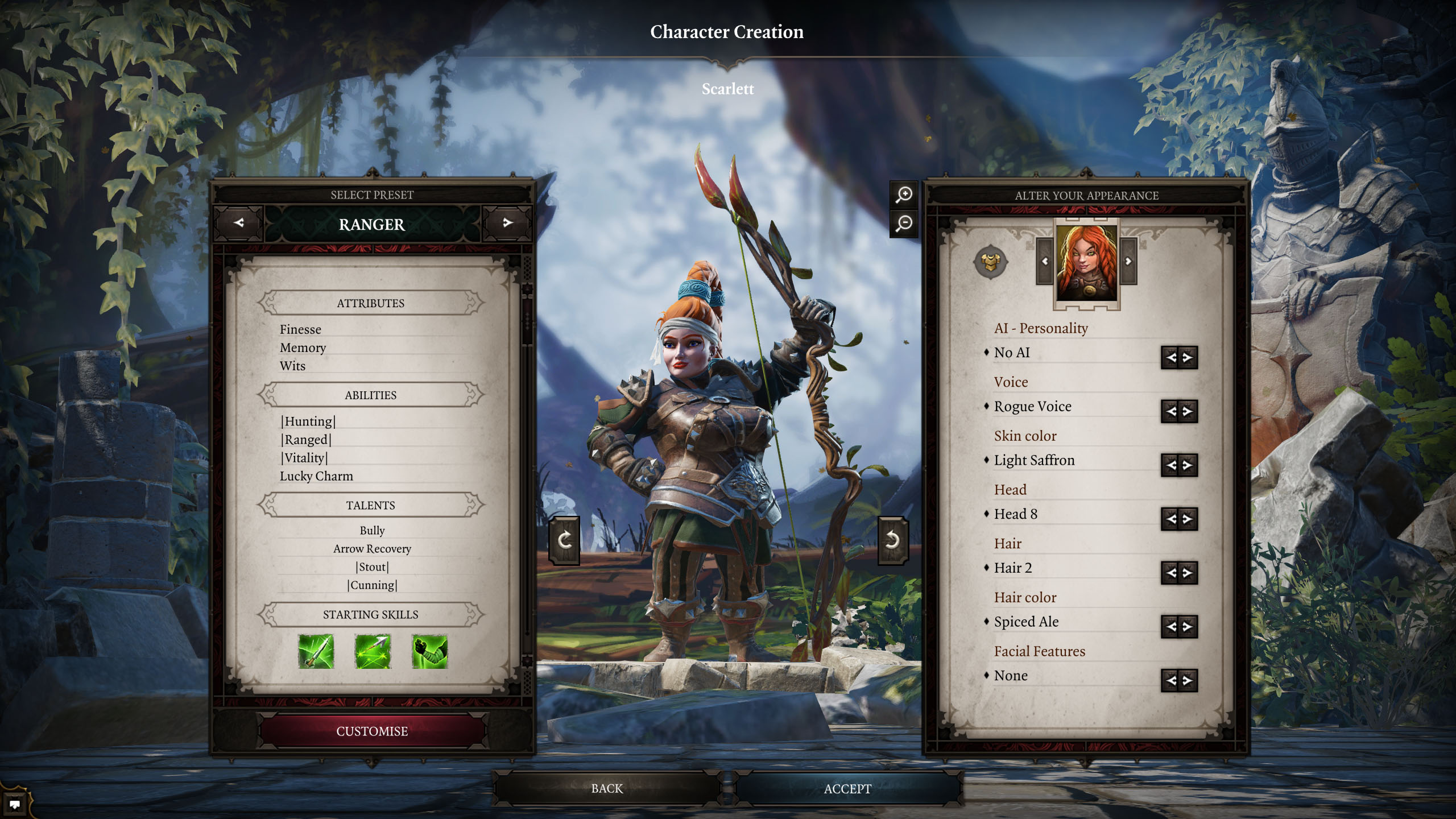Image resolution: width=1456 pixels, height=819 pixels.
Task: Accept the character creation
Action: coord(847,788)
